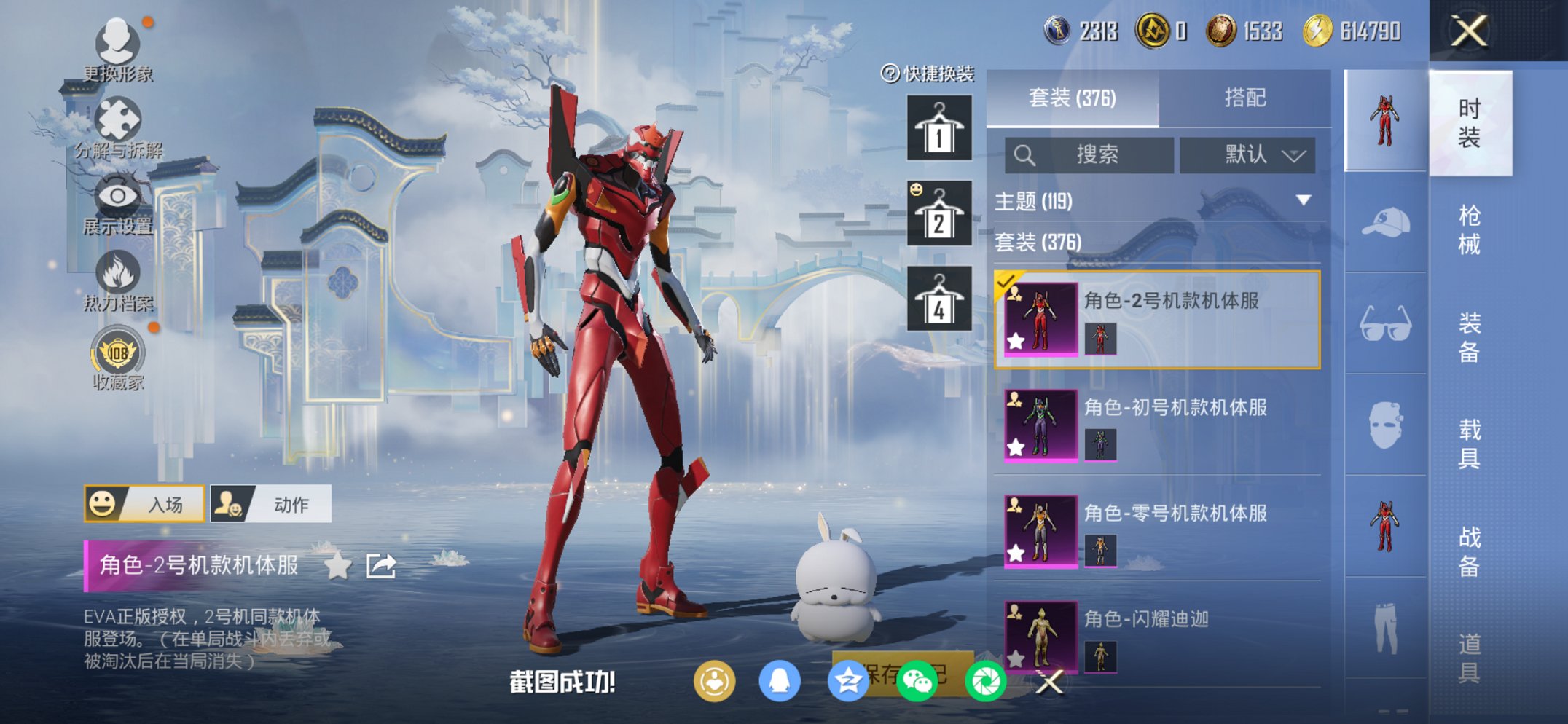Image resolution: width=1568 pixels, height=724 pixels.
Task: Open 分解与拆解 puzzle piece menu
Action: click(117, 125)
